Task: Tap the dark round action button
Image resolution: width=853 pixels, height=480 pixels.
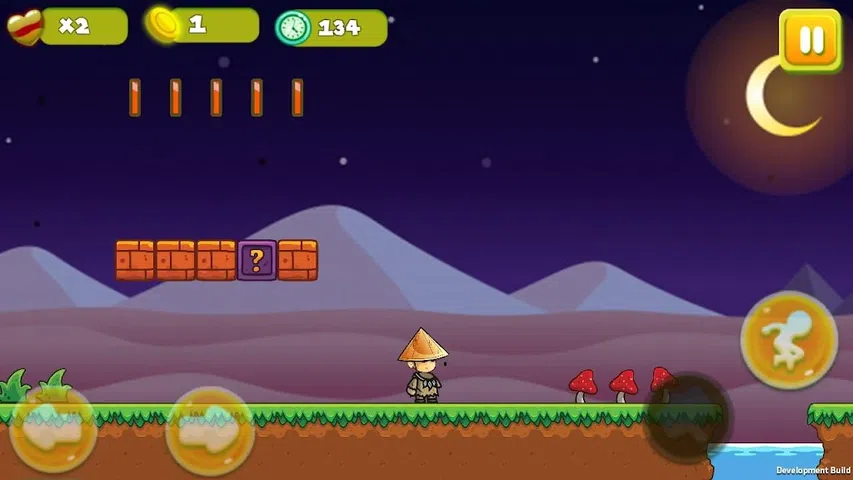Action: (687, 417)
